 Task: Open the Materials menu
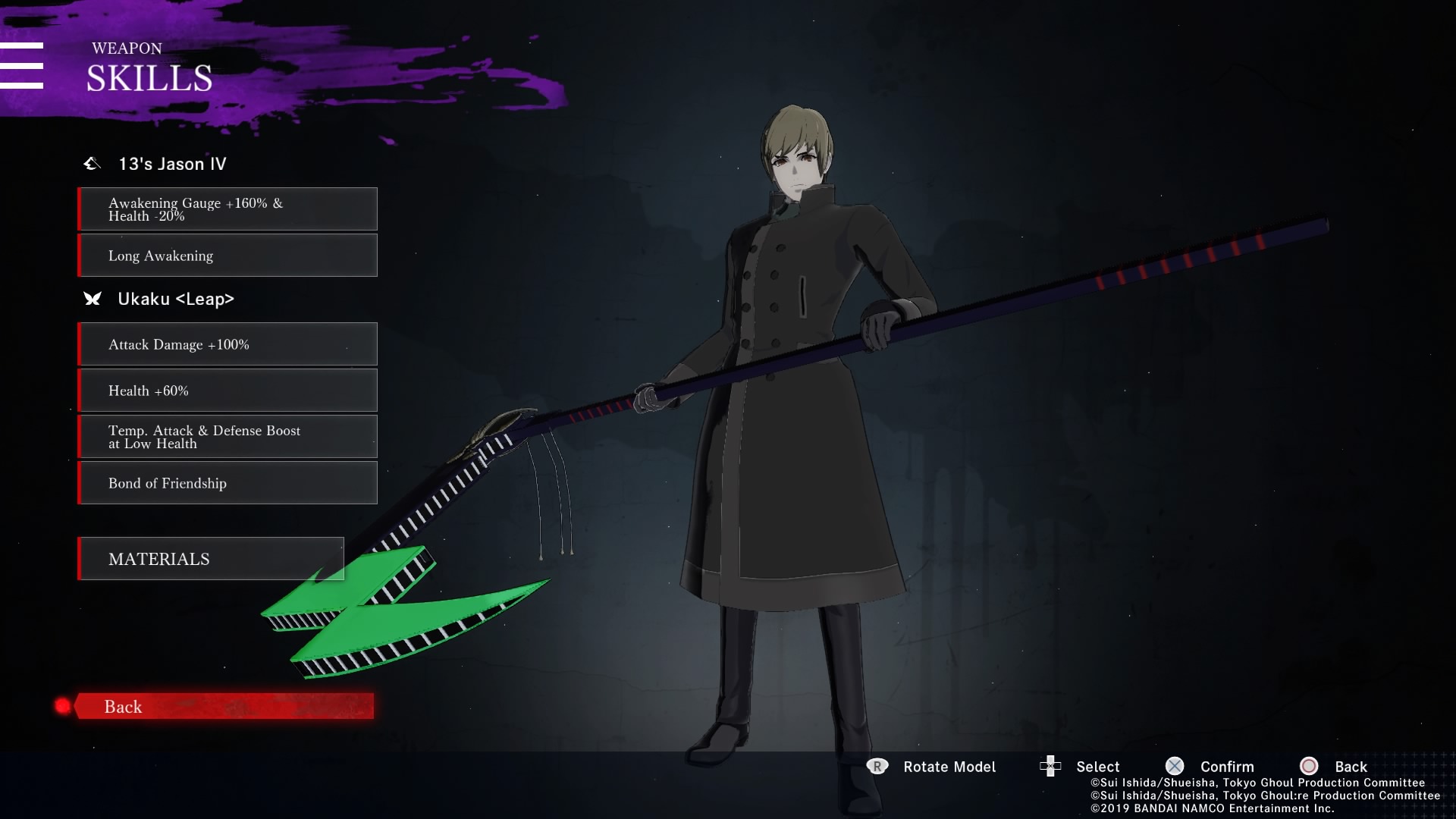(x=211, y=559)
